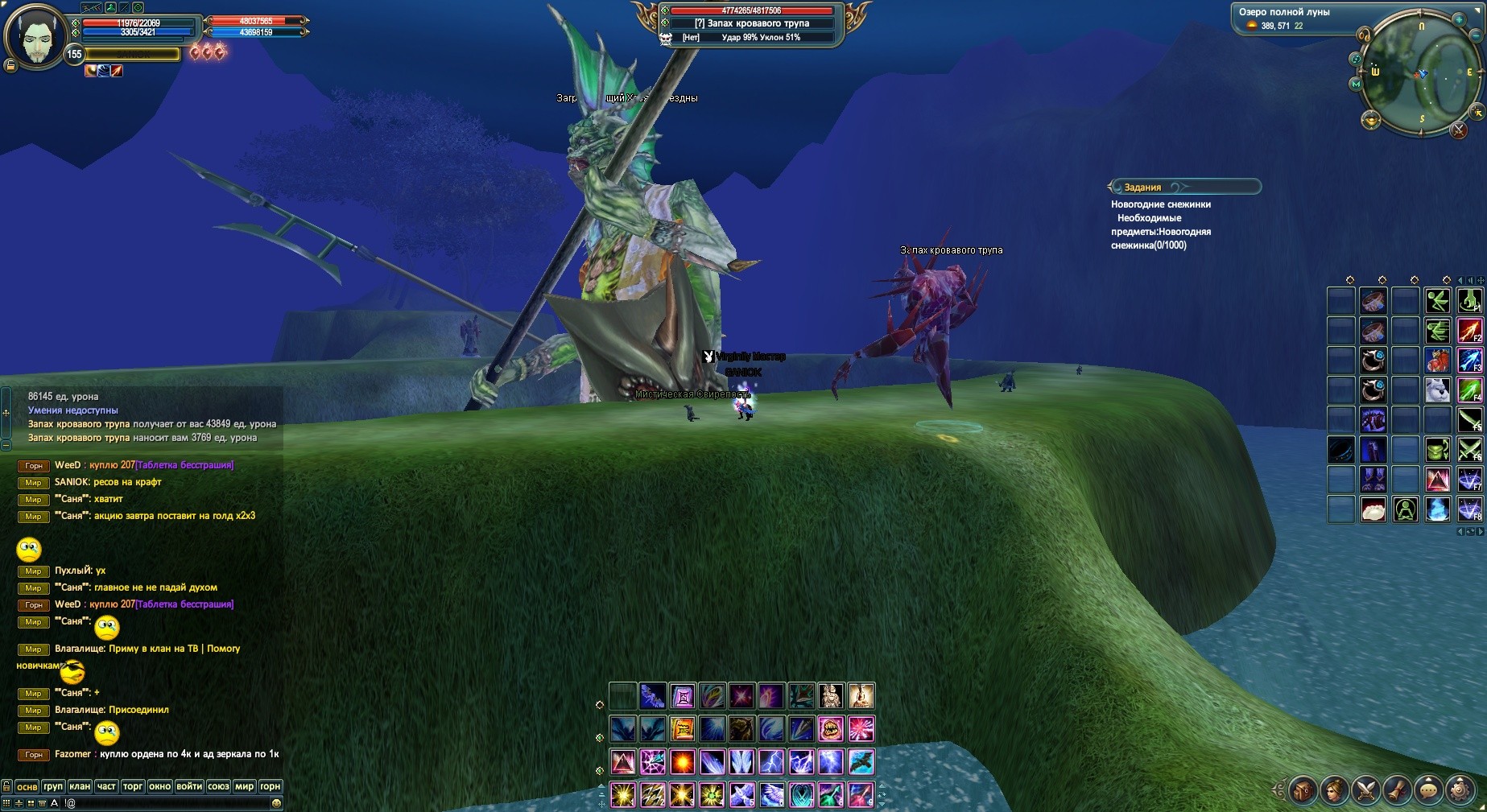Viewport: 1487px width, 812px height.
Task: Select the target frame Запах кровавого трупа
Action: tap(751, 23)
